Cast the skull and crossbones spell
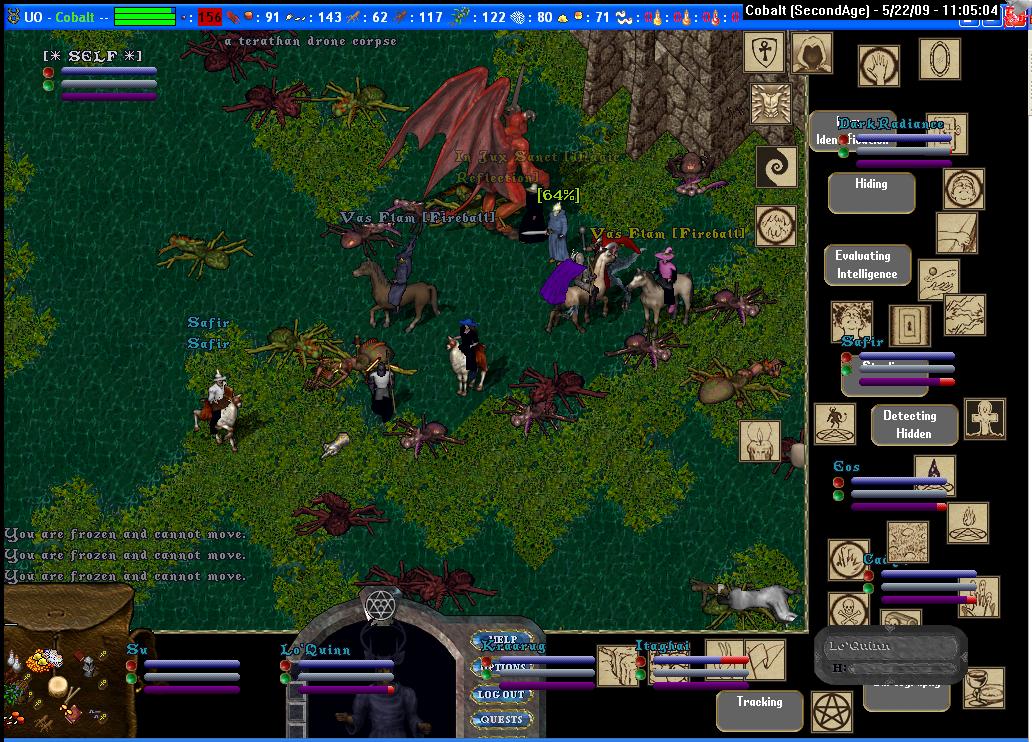Viewport: 1032px width, 742px height. coord(848,610)
